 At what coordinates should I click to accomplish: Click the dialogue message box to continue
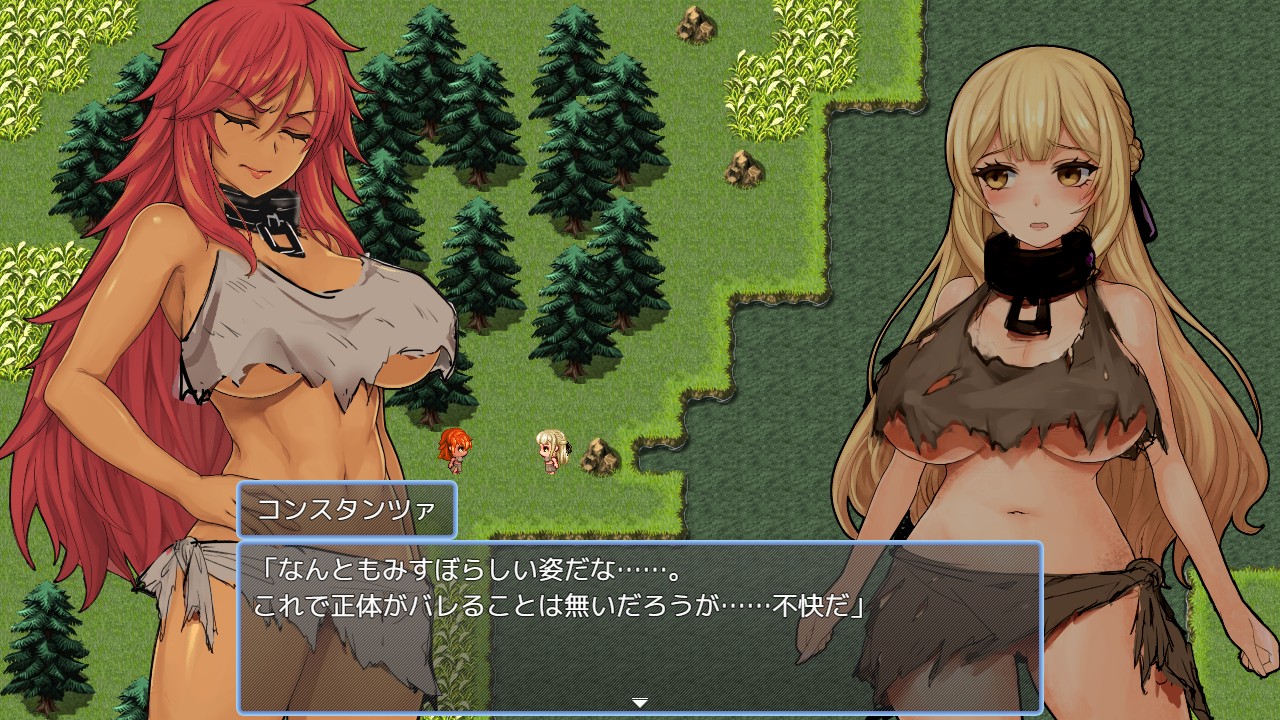coord(640,627)
